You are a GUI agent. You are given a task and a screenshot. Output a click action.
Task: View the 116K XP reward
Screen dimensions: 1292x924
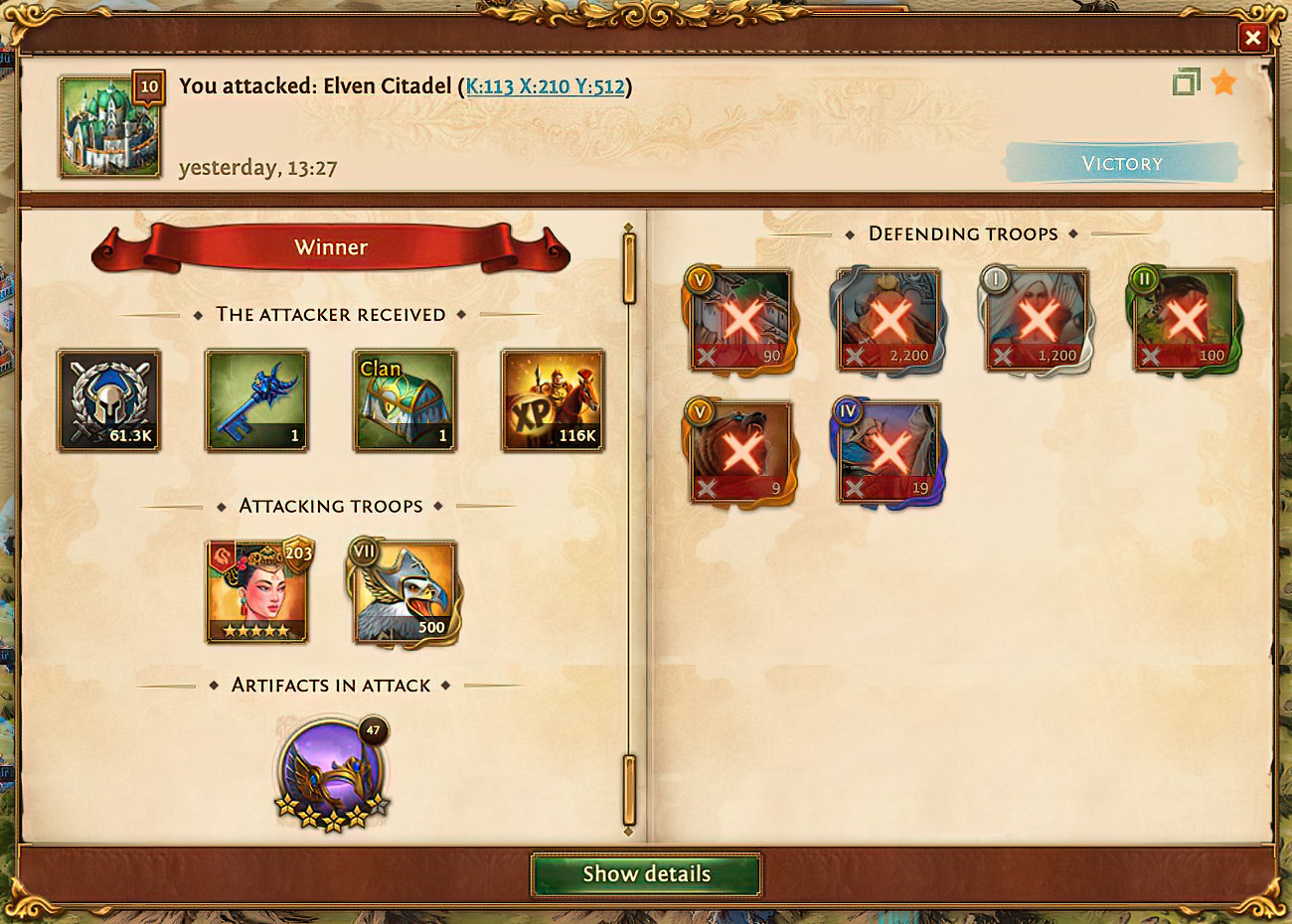553,400
